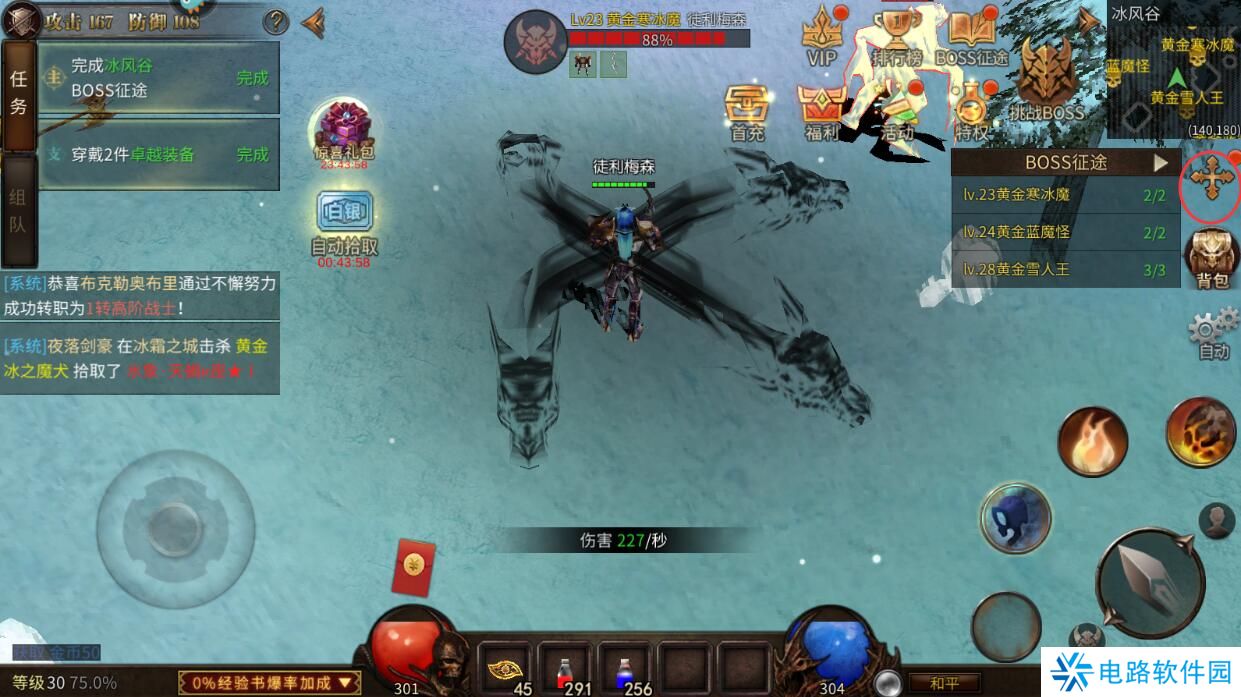Toggle 自动 auto-battle gear
Screen dimensions: 1241x697
tap(1213, 333)
